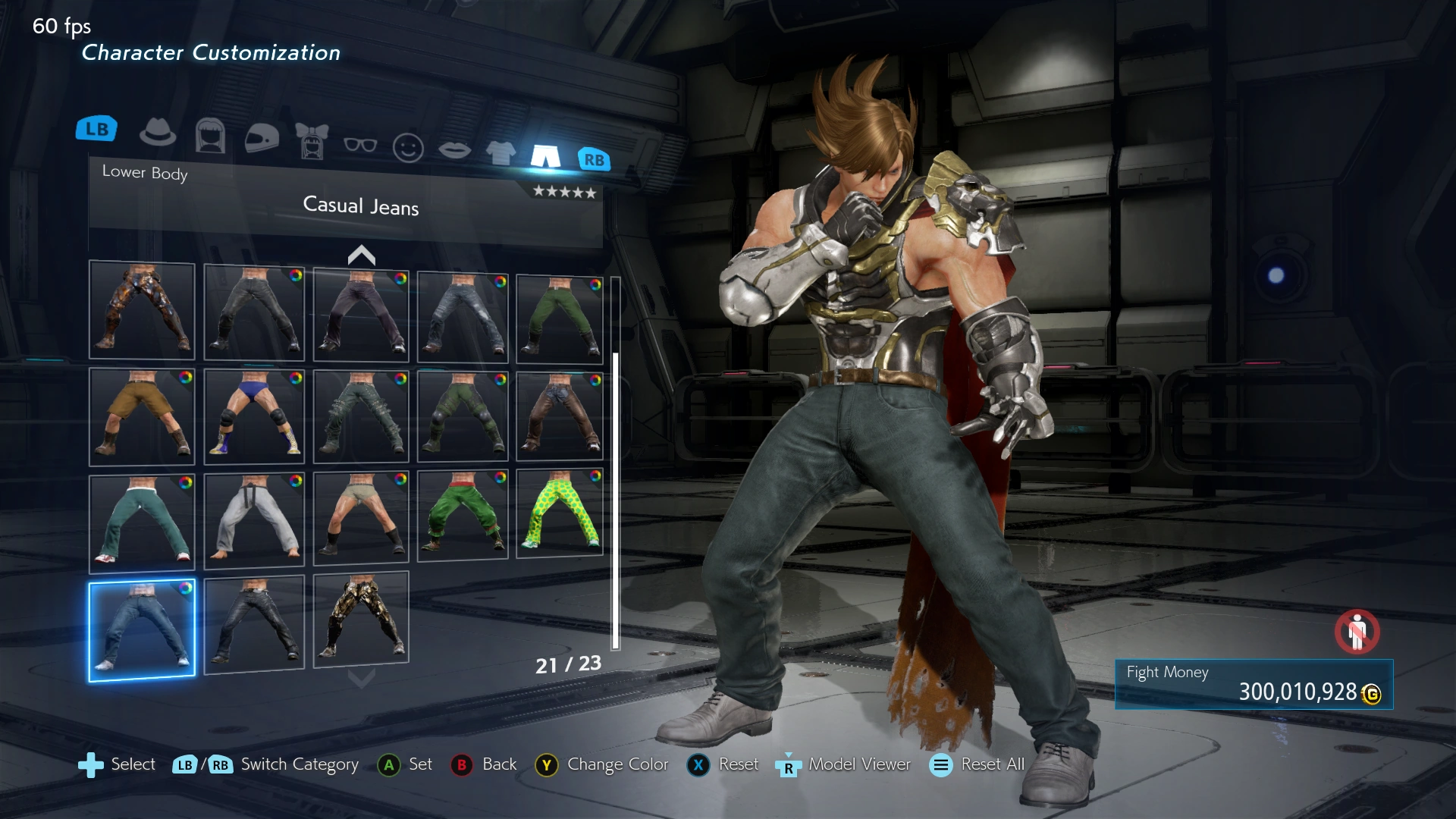The height and width of the screenshot is (819, 1456).
Task: Switch to the glasses category tab
Action: 360,145
